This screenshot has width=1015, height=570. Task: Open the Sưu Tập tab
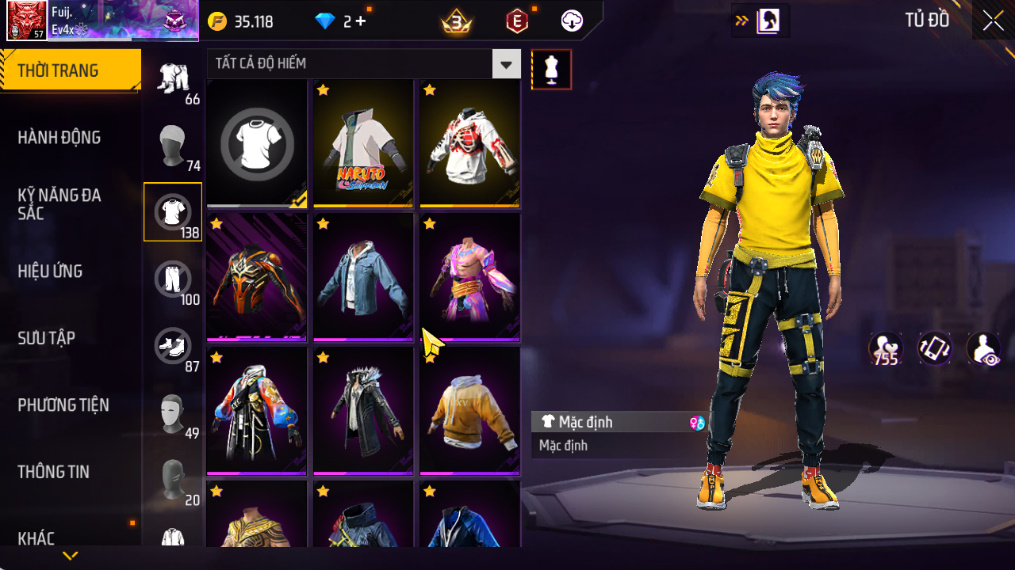[x=46, y=338]
